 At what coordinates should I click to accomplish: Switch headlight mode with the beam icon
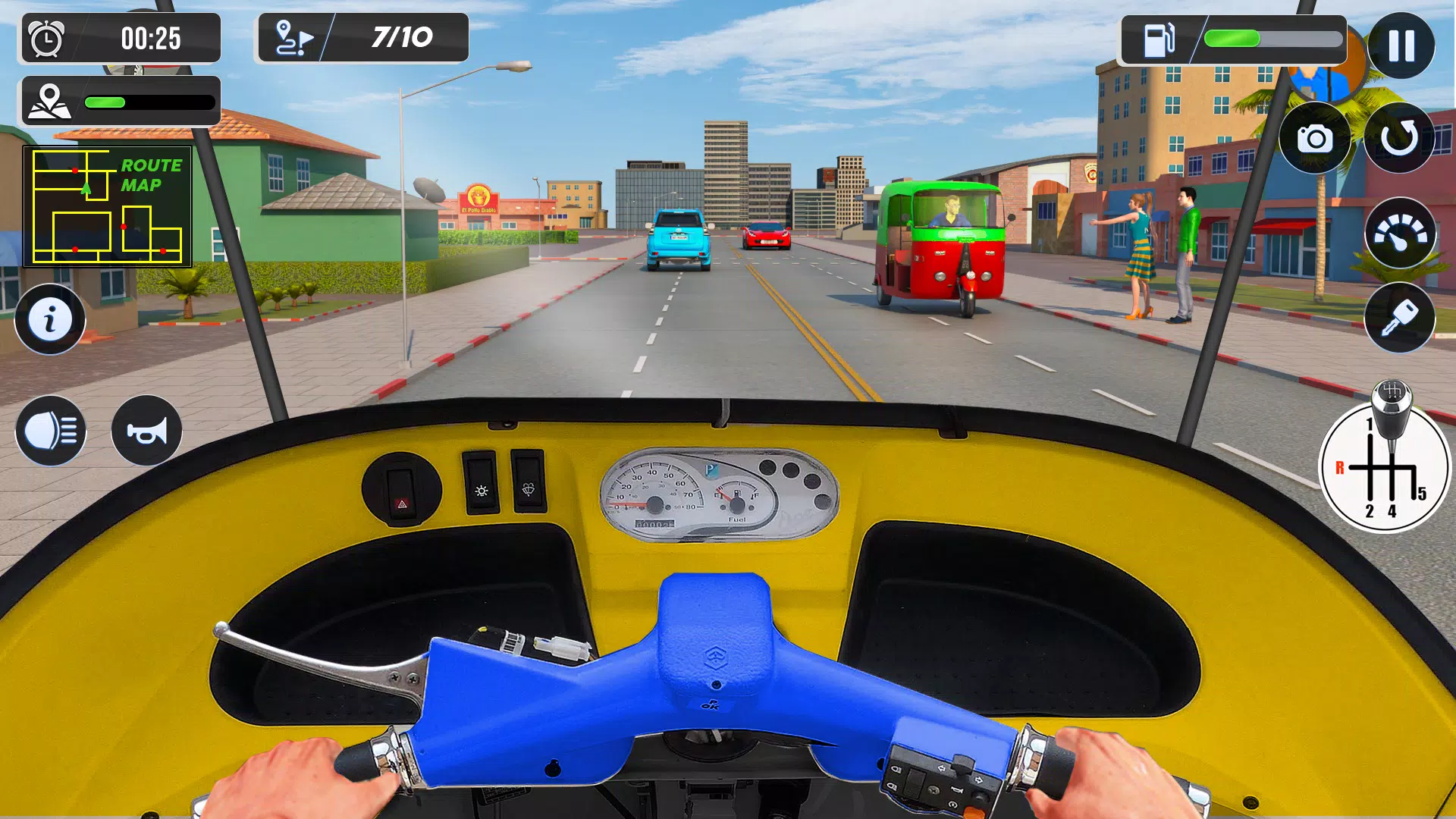pyautogui.click(x=50, y=431)
